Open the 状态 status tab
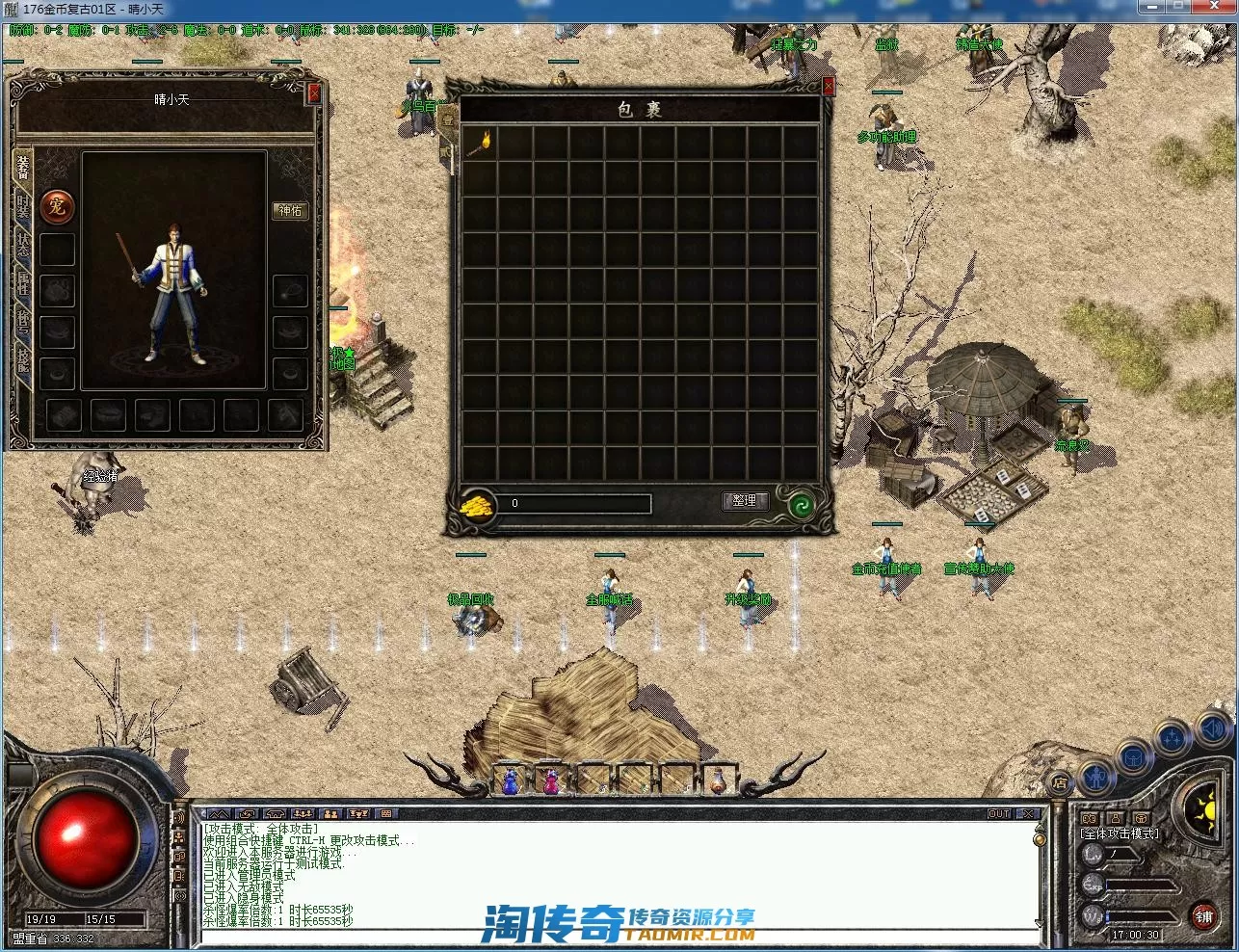 pos(23,245)
